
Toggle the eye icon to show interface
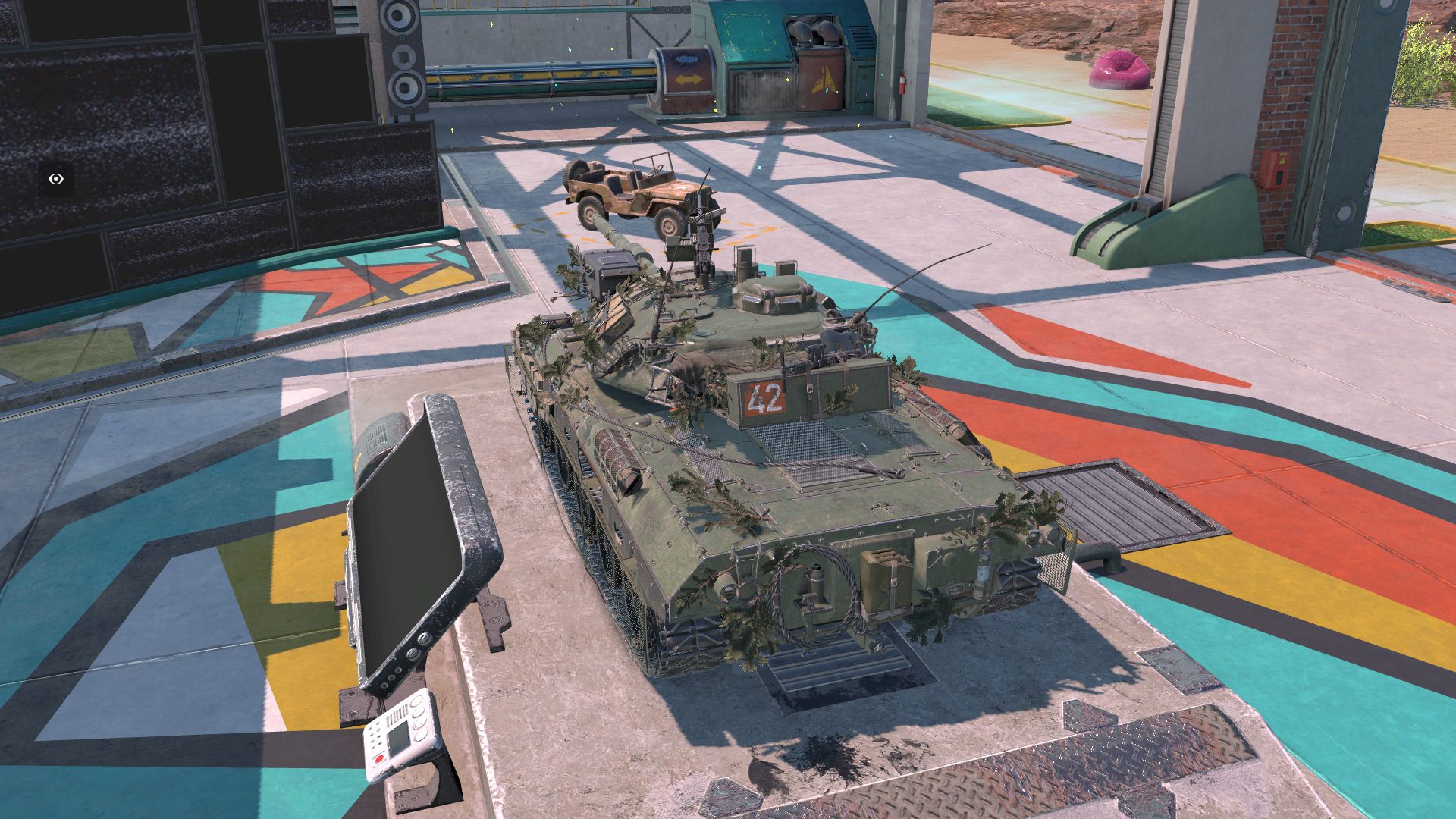(56, 180)
